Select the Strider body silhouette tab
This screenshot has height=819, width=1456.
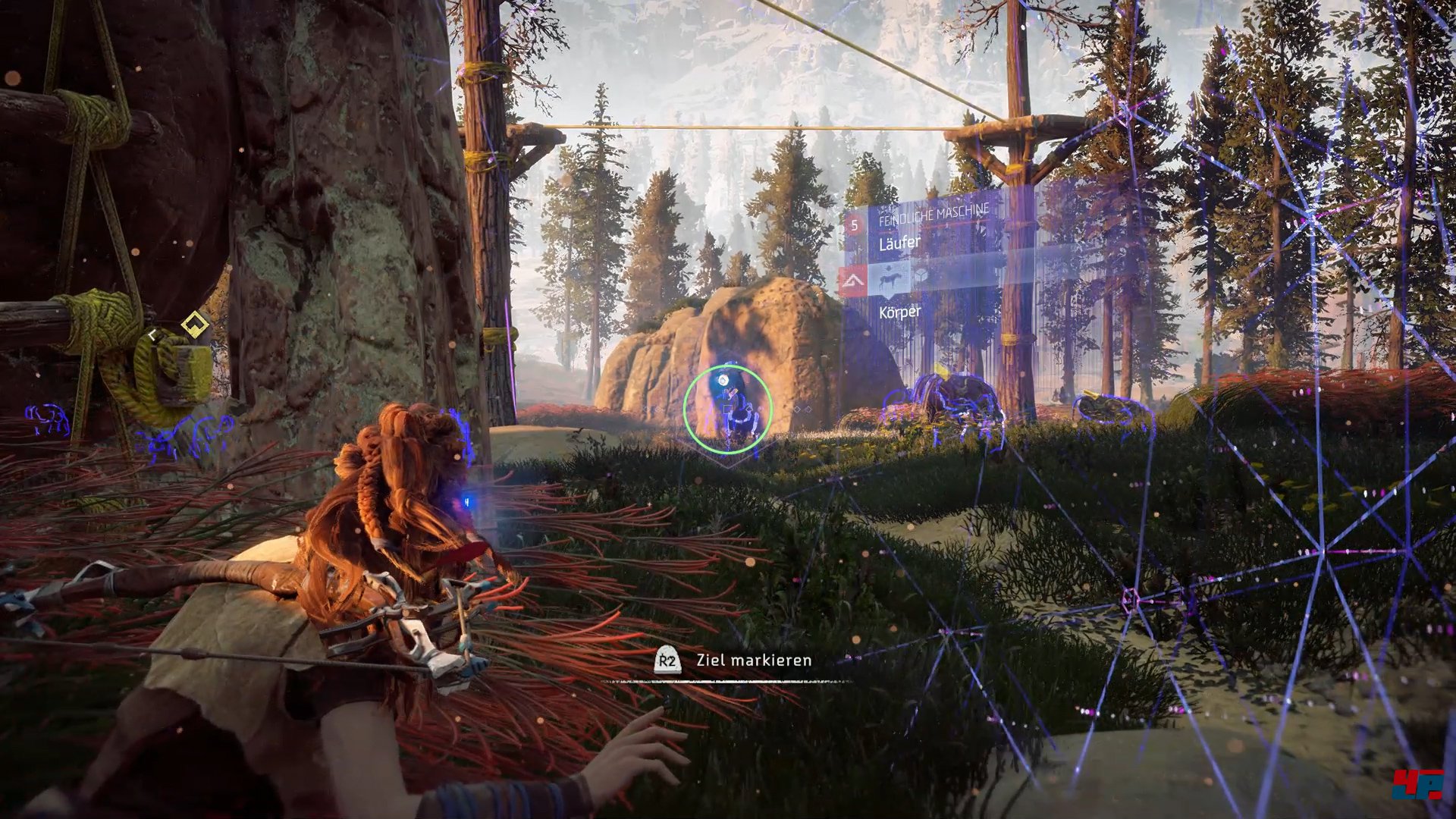(890, 280)
